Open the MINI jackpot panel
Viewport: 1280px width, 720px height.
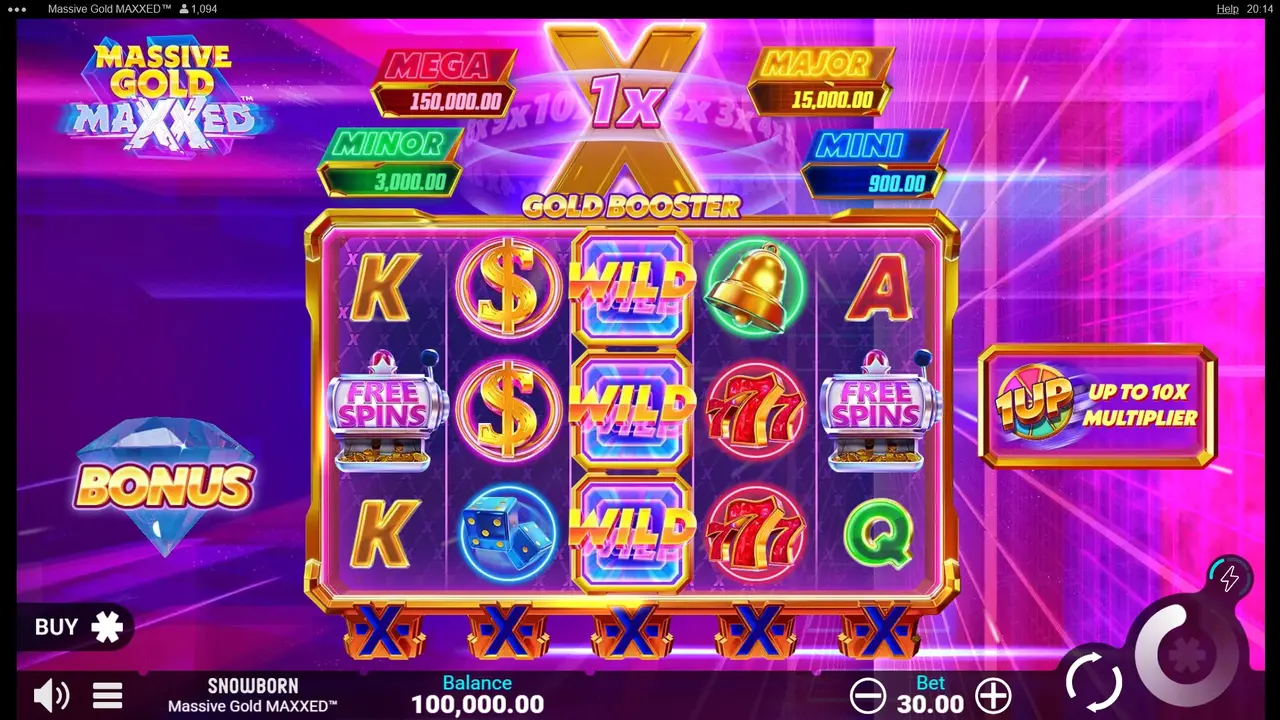(875, 165)
